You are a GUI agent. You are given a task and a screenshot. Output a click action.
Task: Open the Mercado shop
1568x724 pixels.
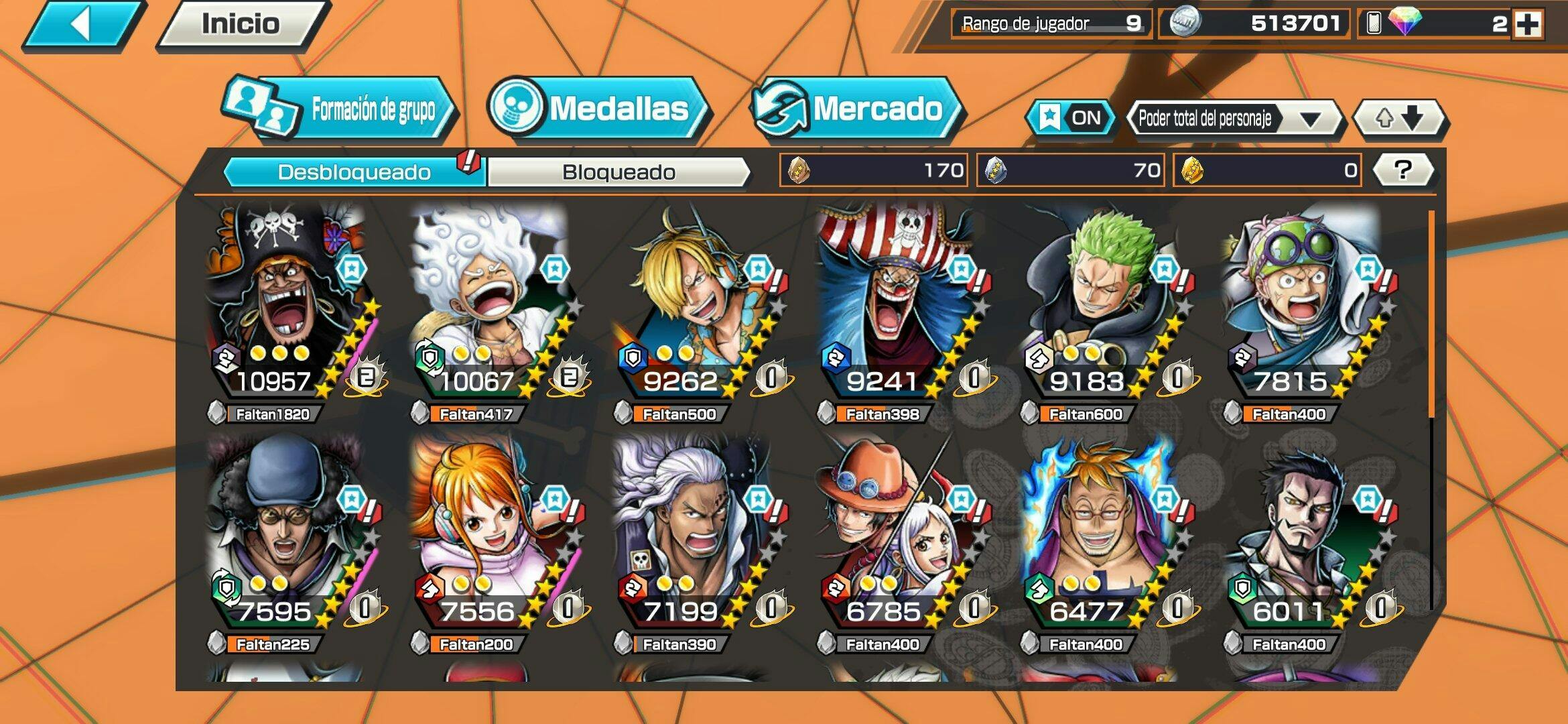click(858, 109)
